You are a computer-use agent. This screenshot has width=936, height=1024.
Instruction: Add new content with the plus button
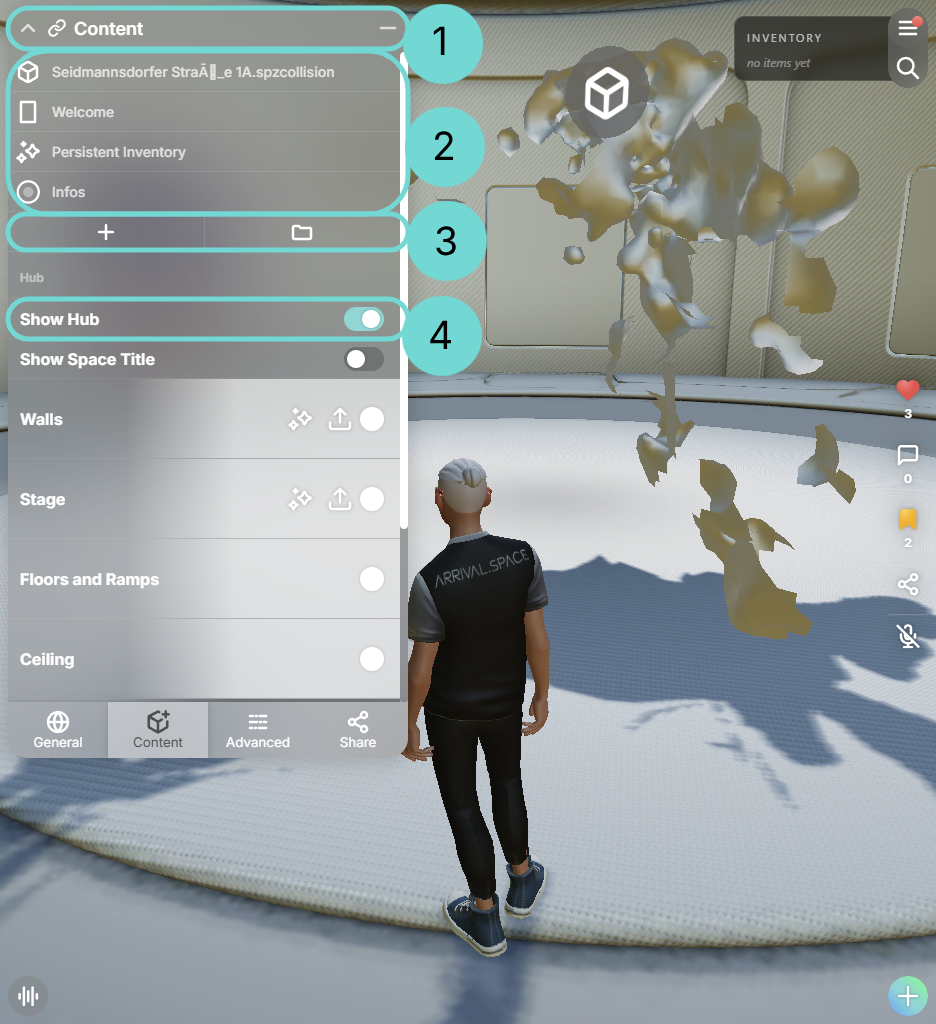pos(106,233)
